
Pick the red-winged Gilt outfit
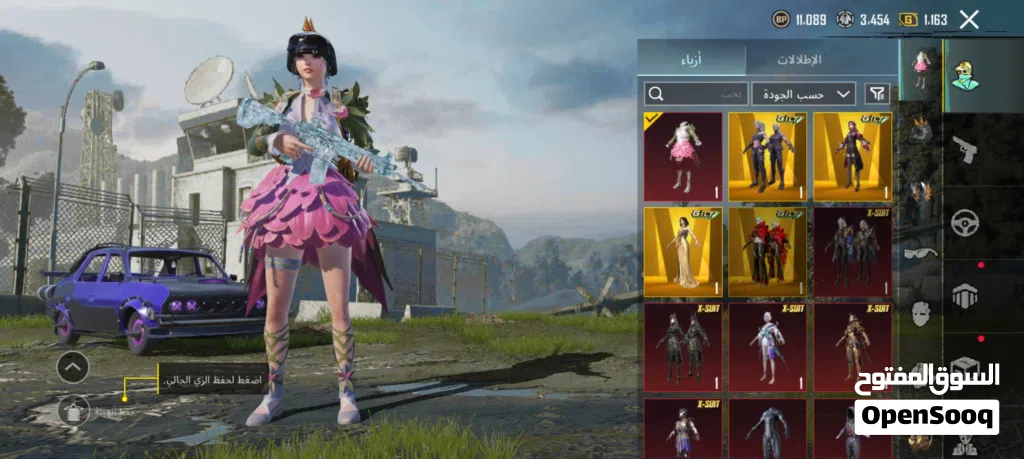(768, 251)
